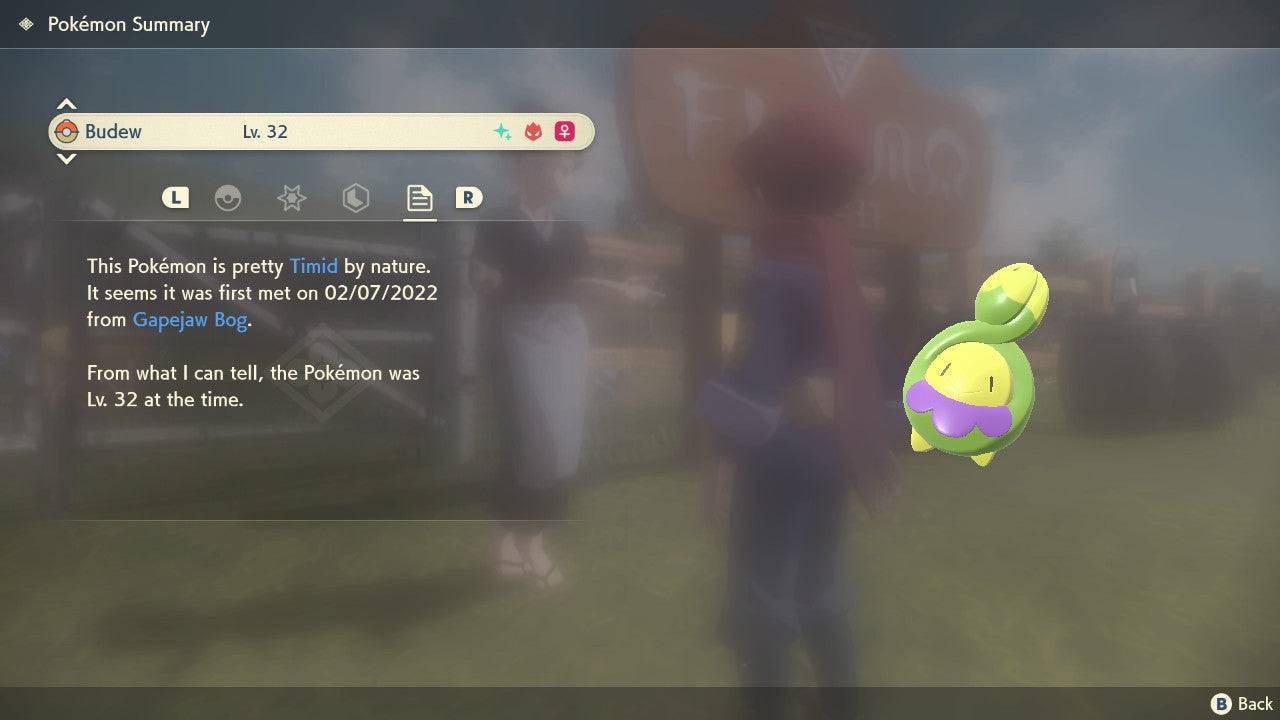Click the up arrow above Budew's name

pos(66,102)
